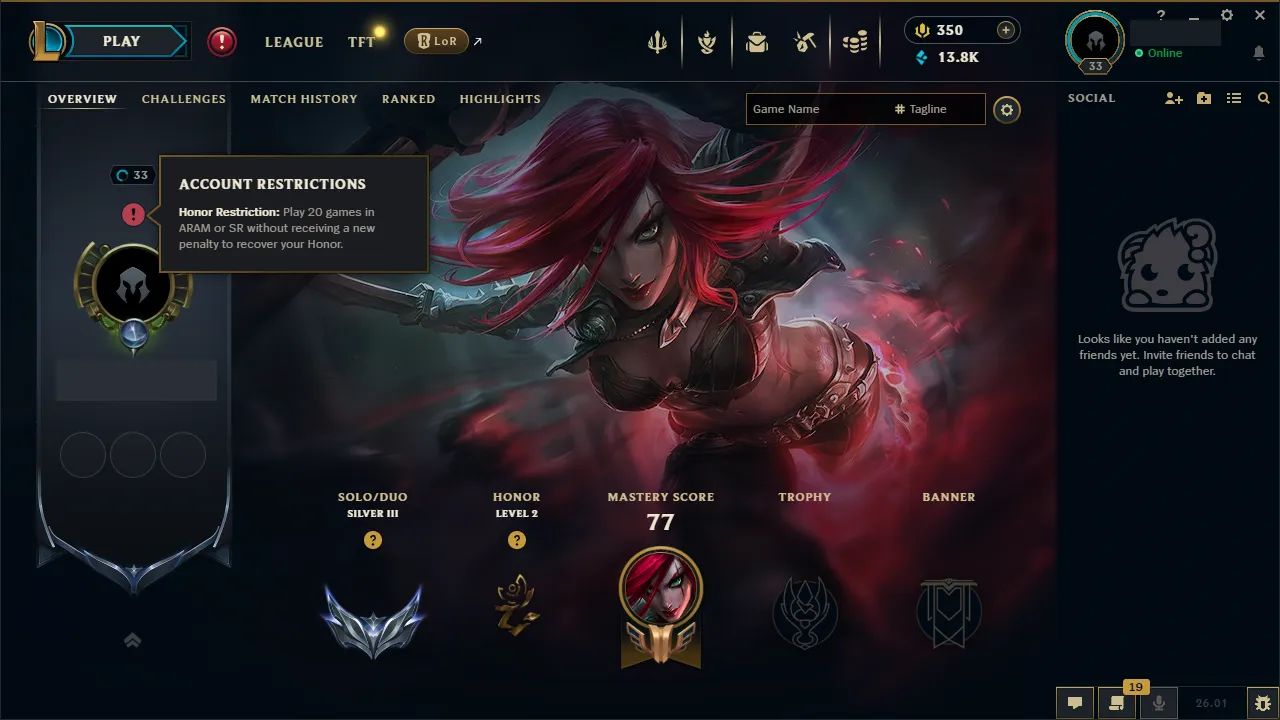Screen dimensions: 1280x720
Task: Click the Solo/Duo rank question mark
Action: (372, 540)
